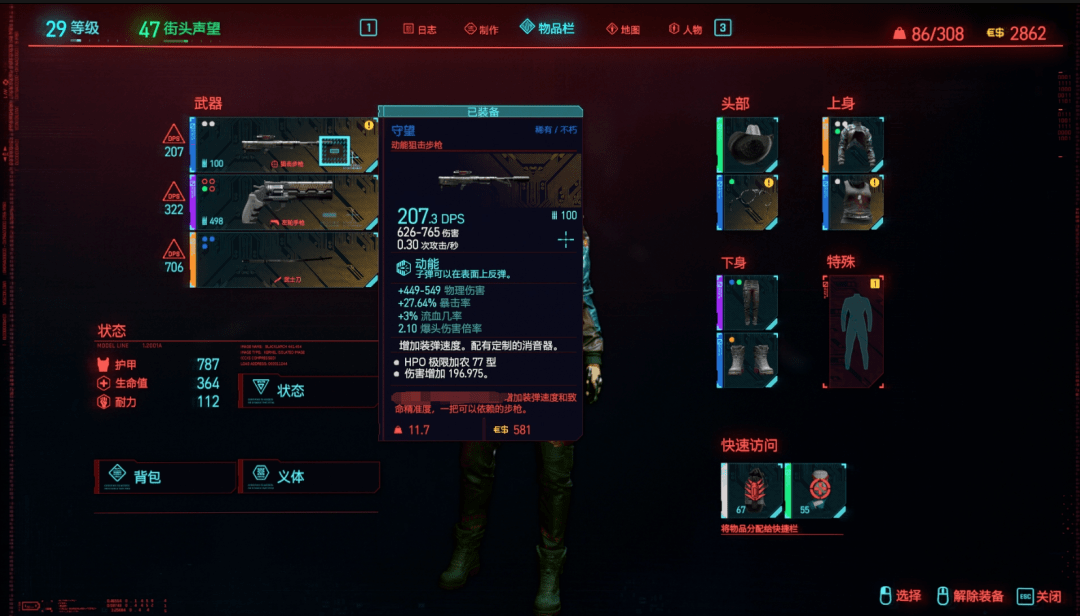Viewport: 1080px width, 616px height.
Task: Show the 状态 stats panel button
Action: click(x=309, y=390)
